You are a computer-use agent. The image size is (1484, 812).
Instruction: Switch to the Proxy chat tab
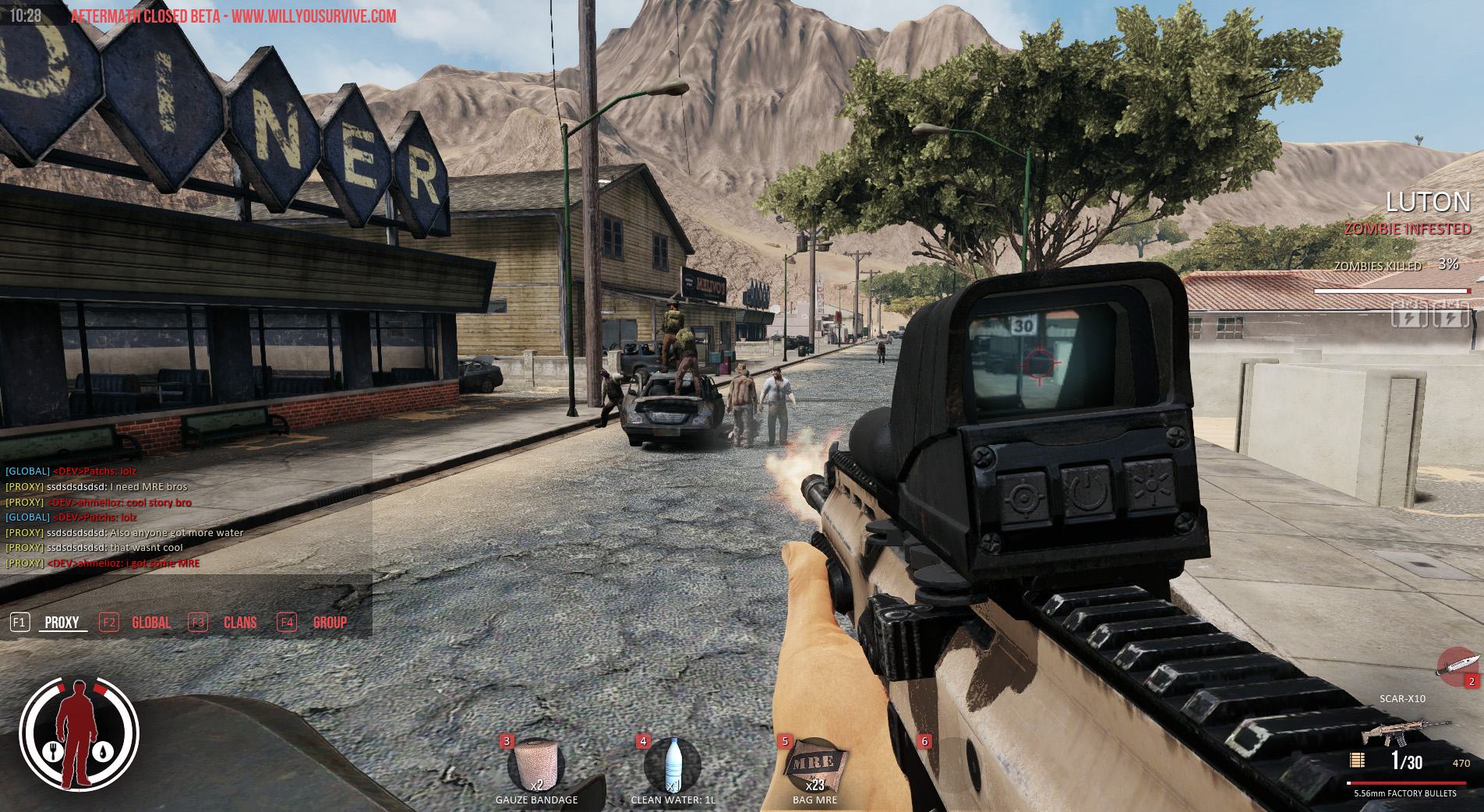[62, 623]
